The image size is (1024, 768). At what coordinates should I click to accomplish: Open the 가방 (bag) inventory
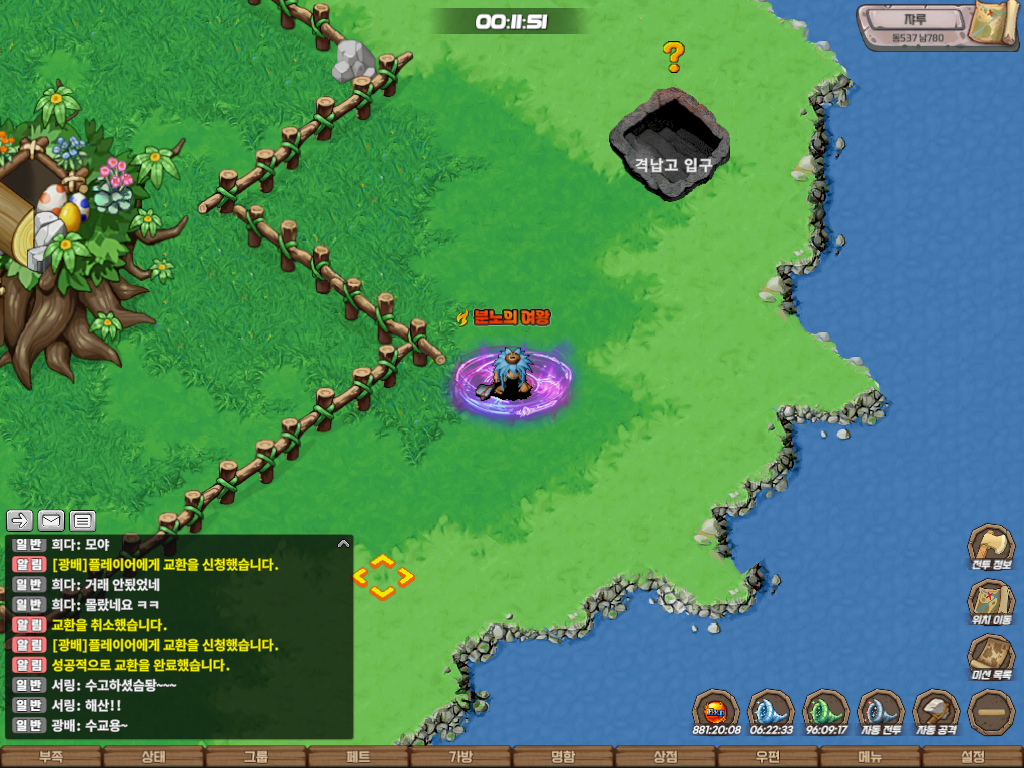coord(460,757)
